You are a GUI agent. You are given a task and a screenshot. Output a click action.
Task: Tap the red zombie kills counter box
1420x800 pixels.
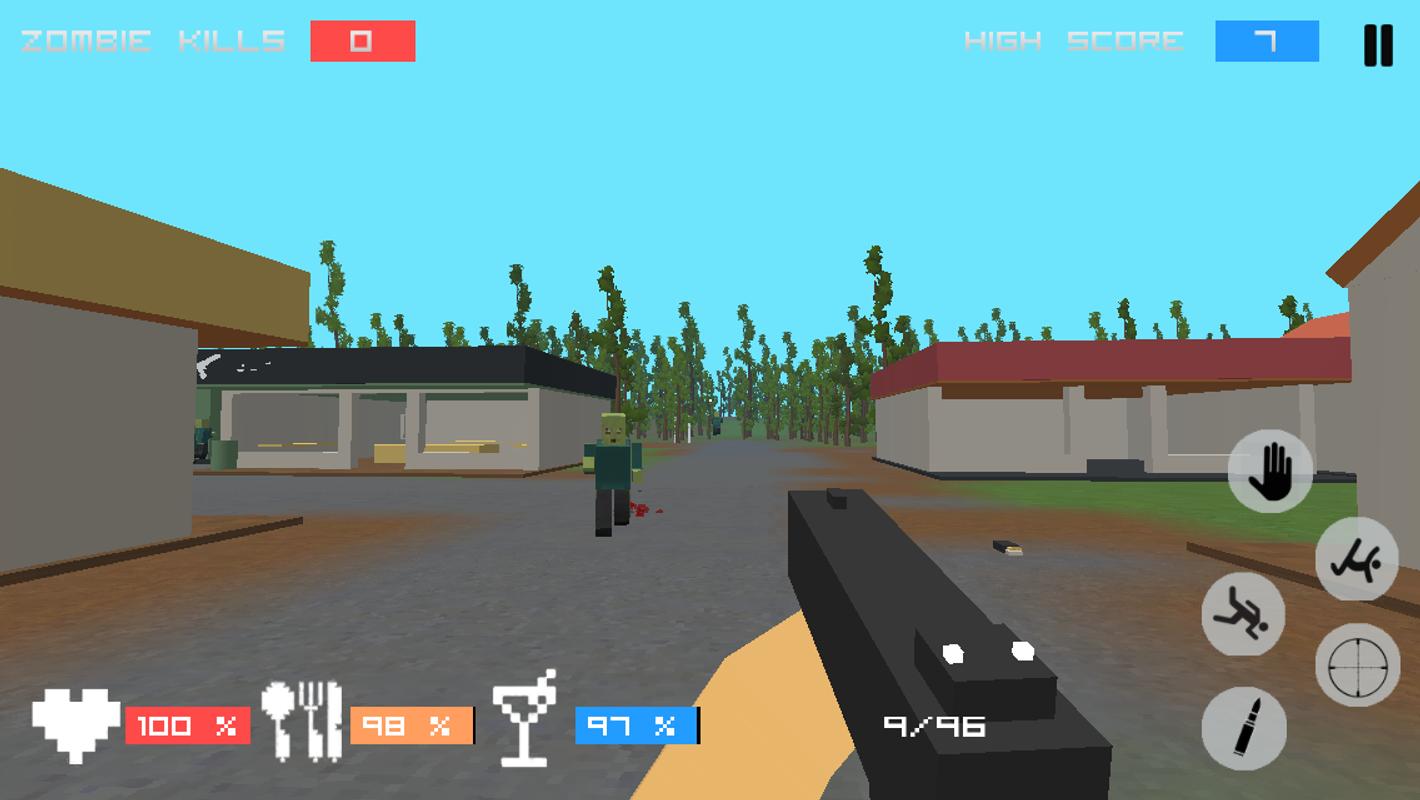[x=363, y=42]
